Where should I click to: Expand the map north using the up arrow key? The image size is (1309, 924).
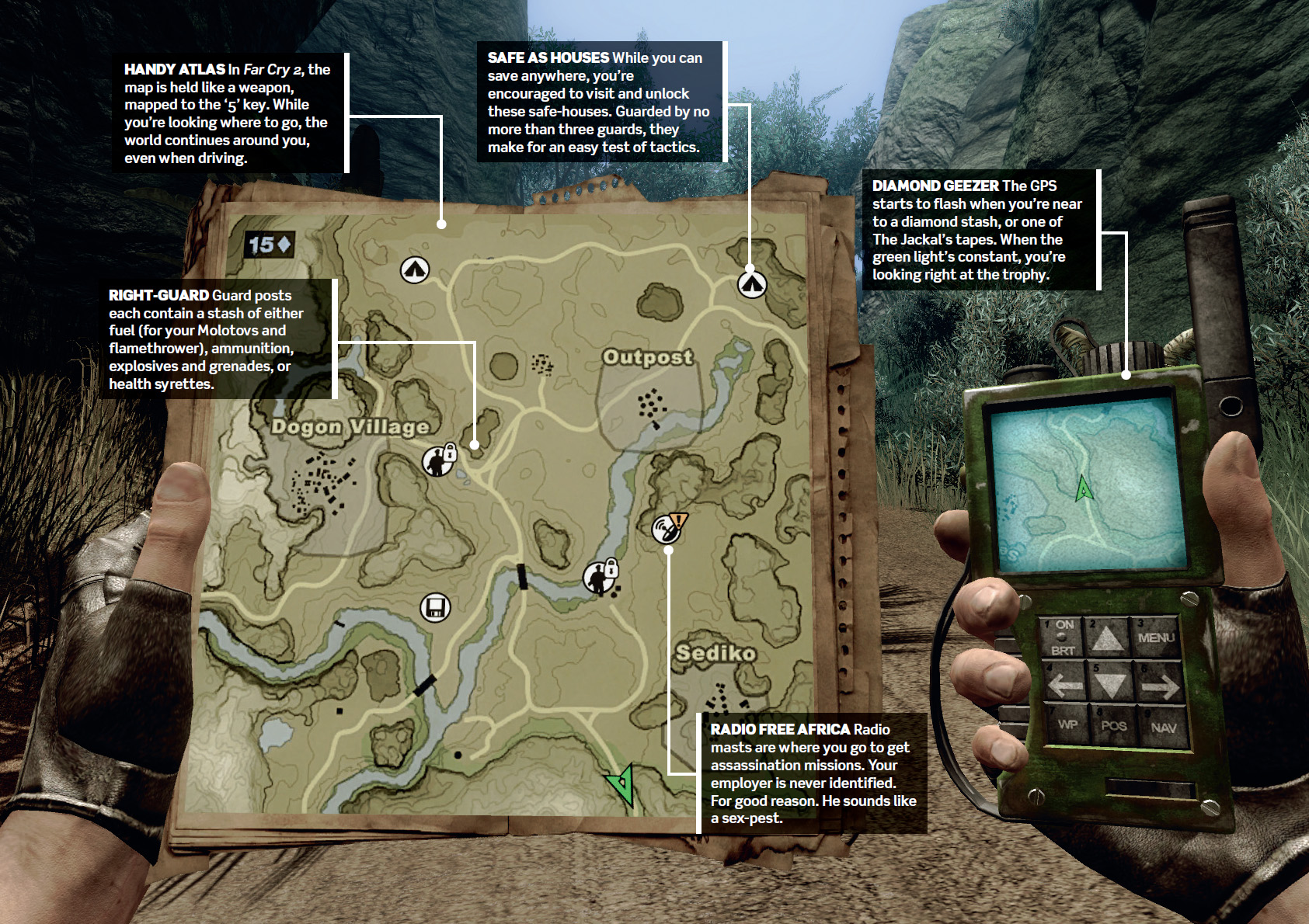tap(1106, 638)
